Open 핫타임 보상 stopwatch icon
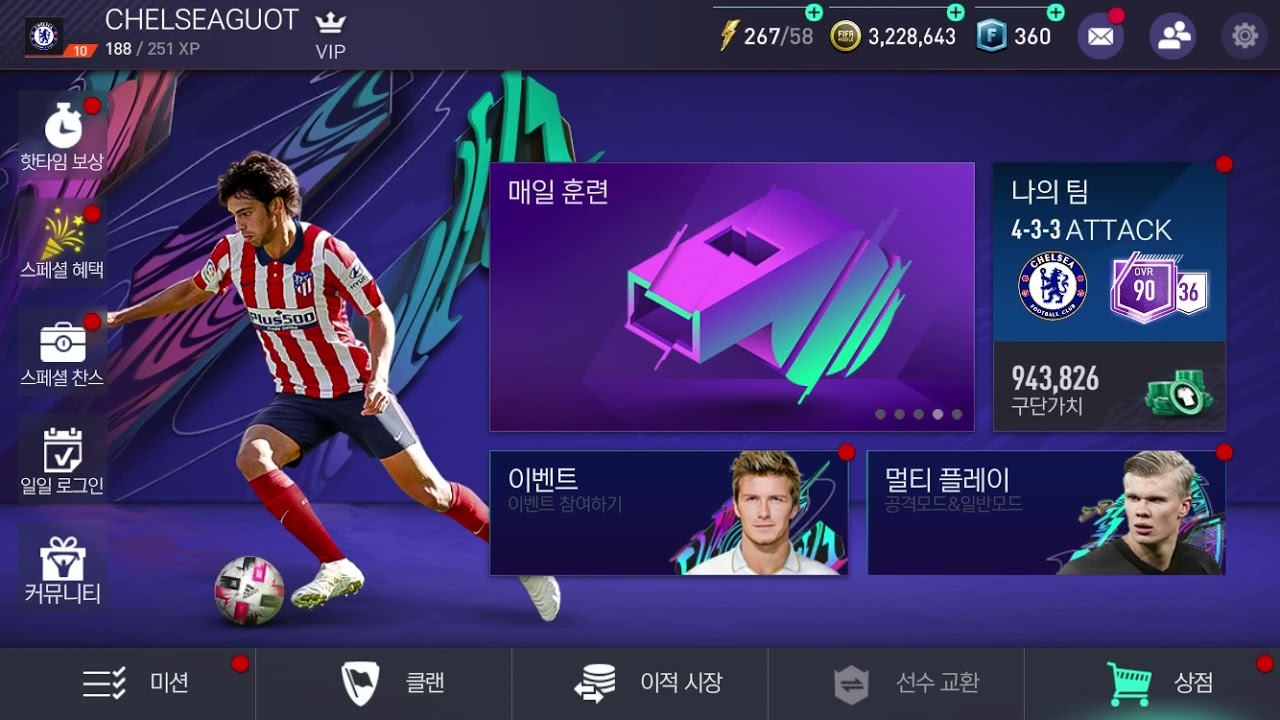Screen dimensions: 1280x720 coord(62,126)
